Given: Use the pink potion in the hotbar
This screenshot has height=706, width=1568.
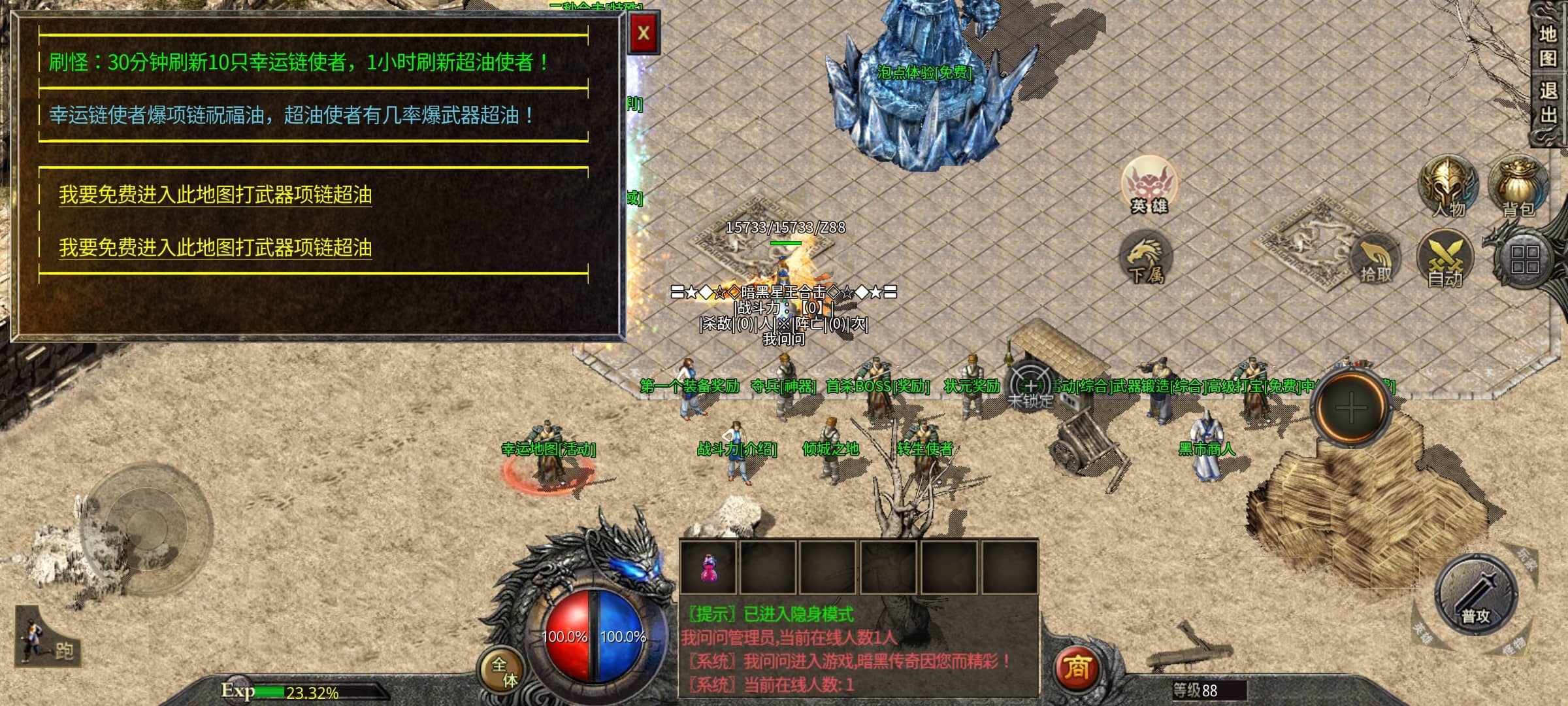Looking at the screenshot, I should tap(708, 567).
